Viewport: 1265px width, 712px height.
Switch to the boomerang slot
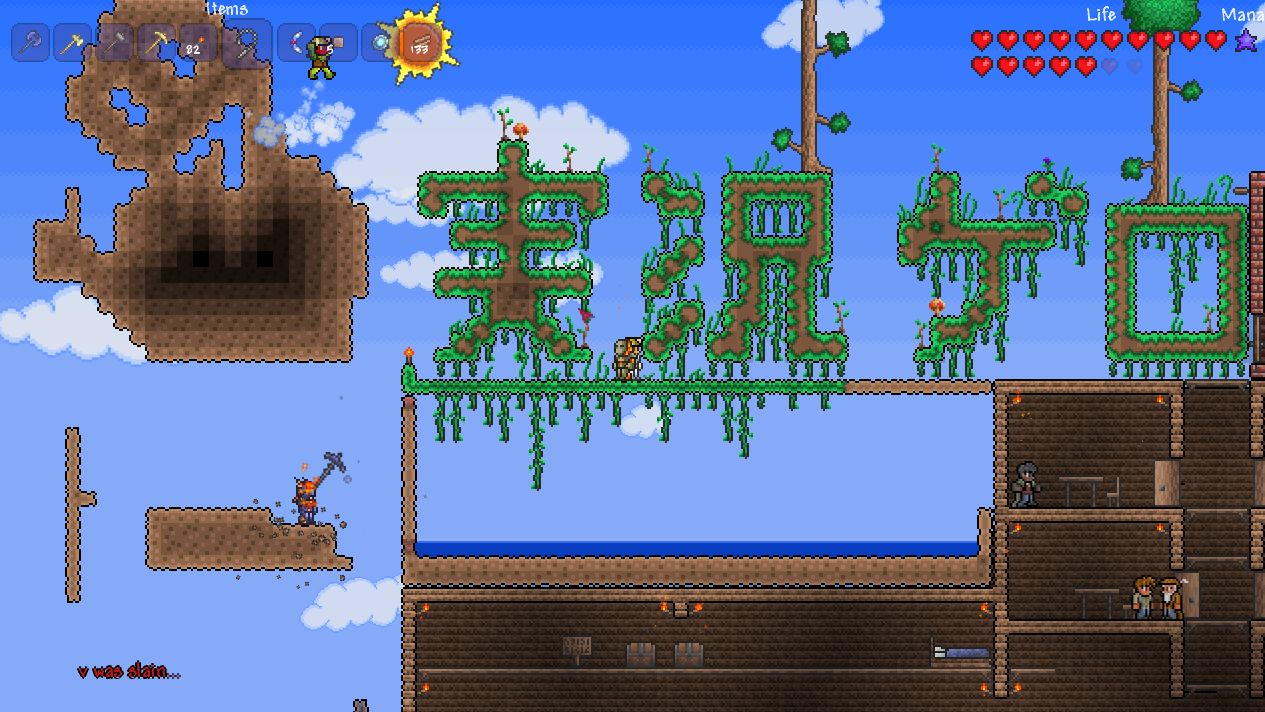pos(296,43)
